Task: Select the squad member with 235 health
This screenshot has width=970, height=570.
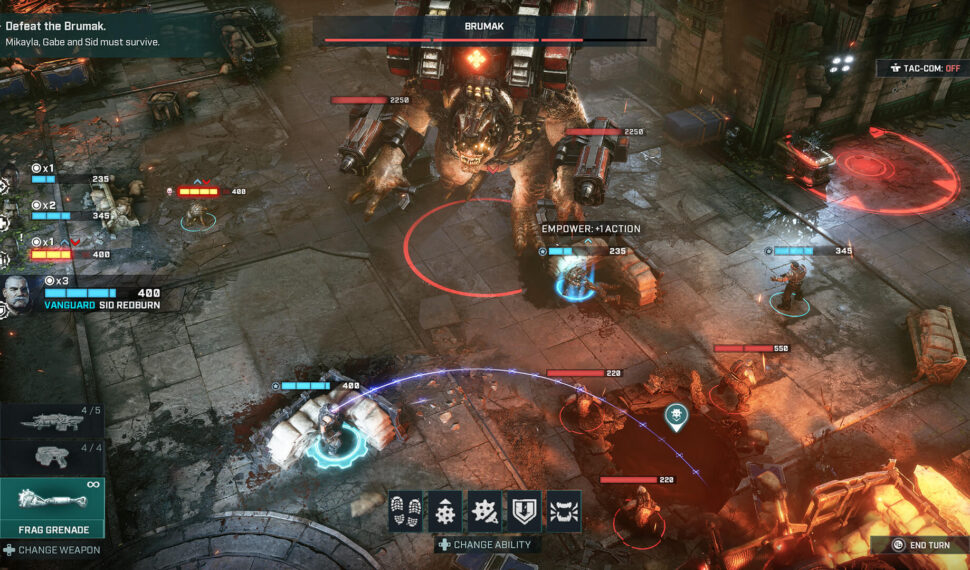Action: pos(70,179)
